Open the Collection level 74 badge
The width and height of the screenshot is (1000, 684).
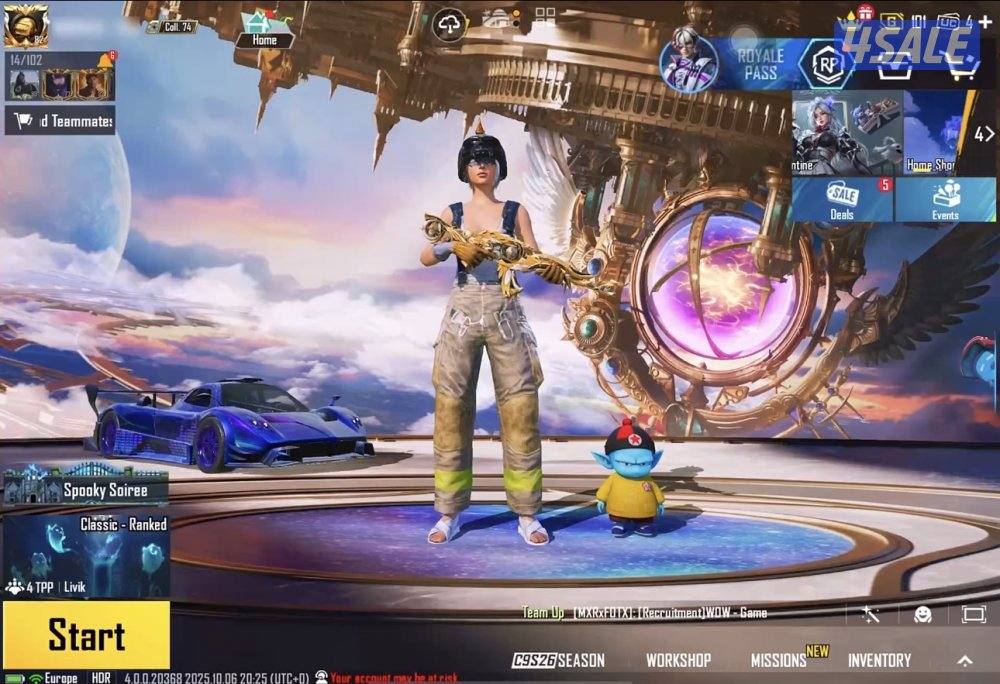click(x=172, y=26)
